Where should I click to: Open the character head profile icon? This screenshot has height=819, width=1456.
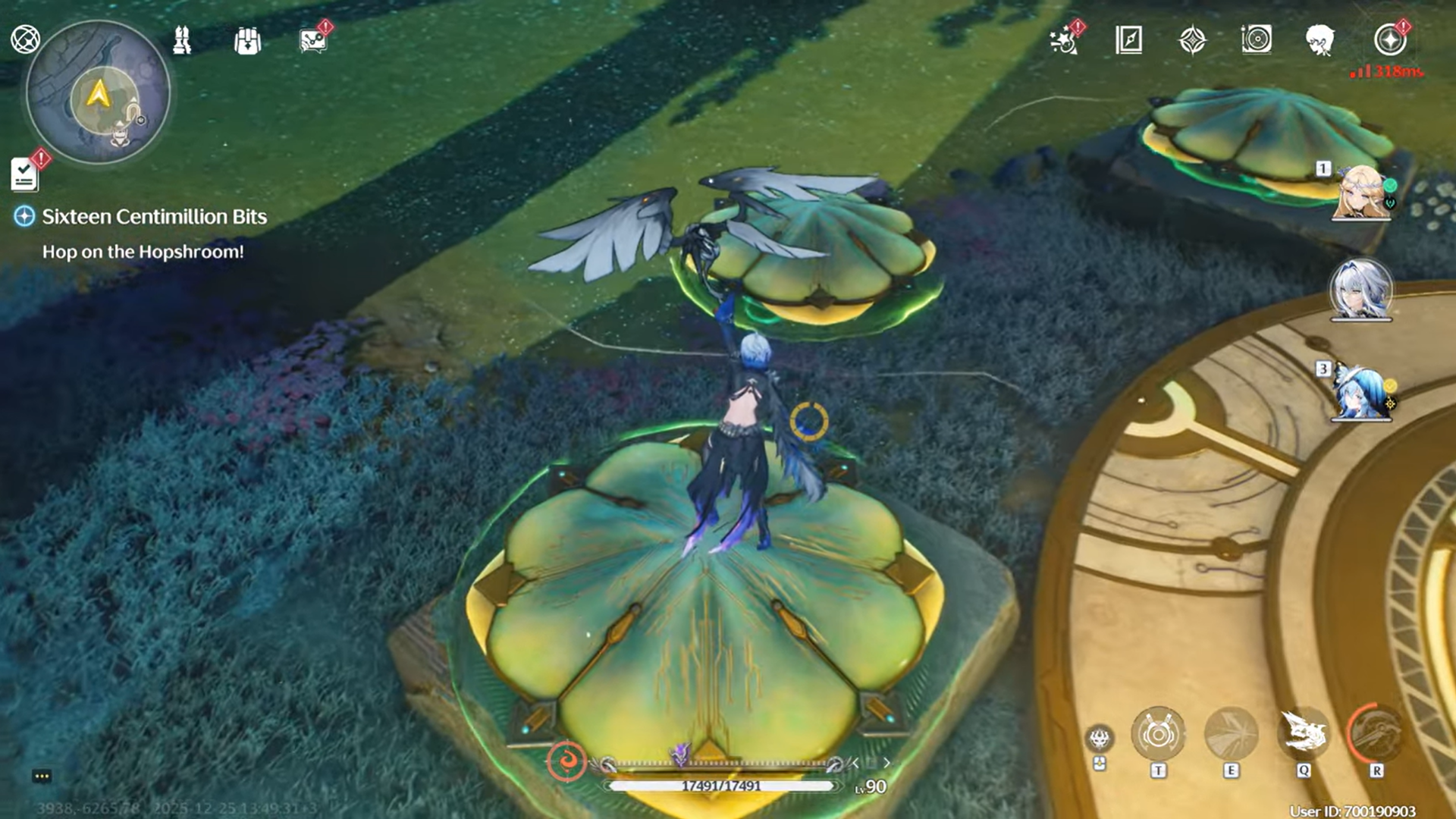click(1320, 40)
